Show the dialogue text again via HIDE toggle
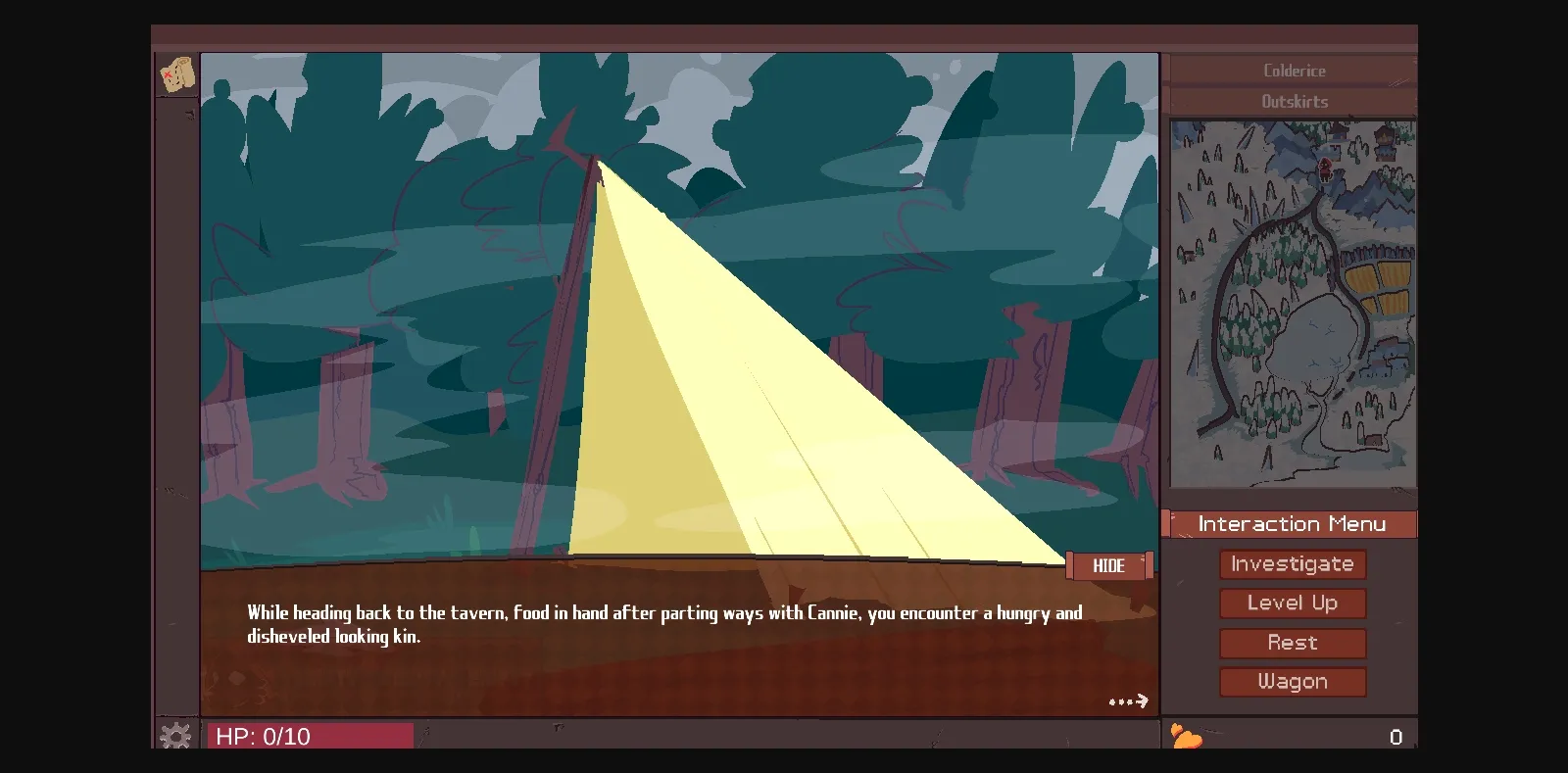1568x773 pixels. 1108,565
